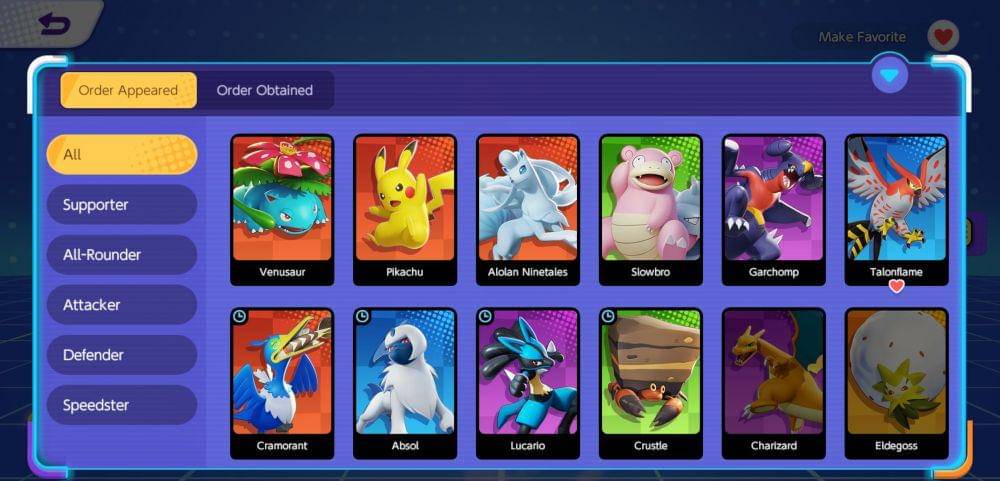Show only Attacker Pokémon
The width and height of the screenshot is (1000, 481).
coord(122,305)
